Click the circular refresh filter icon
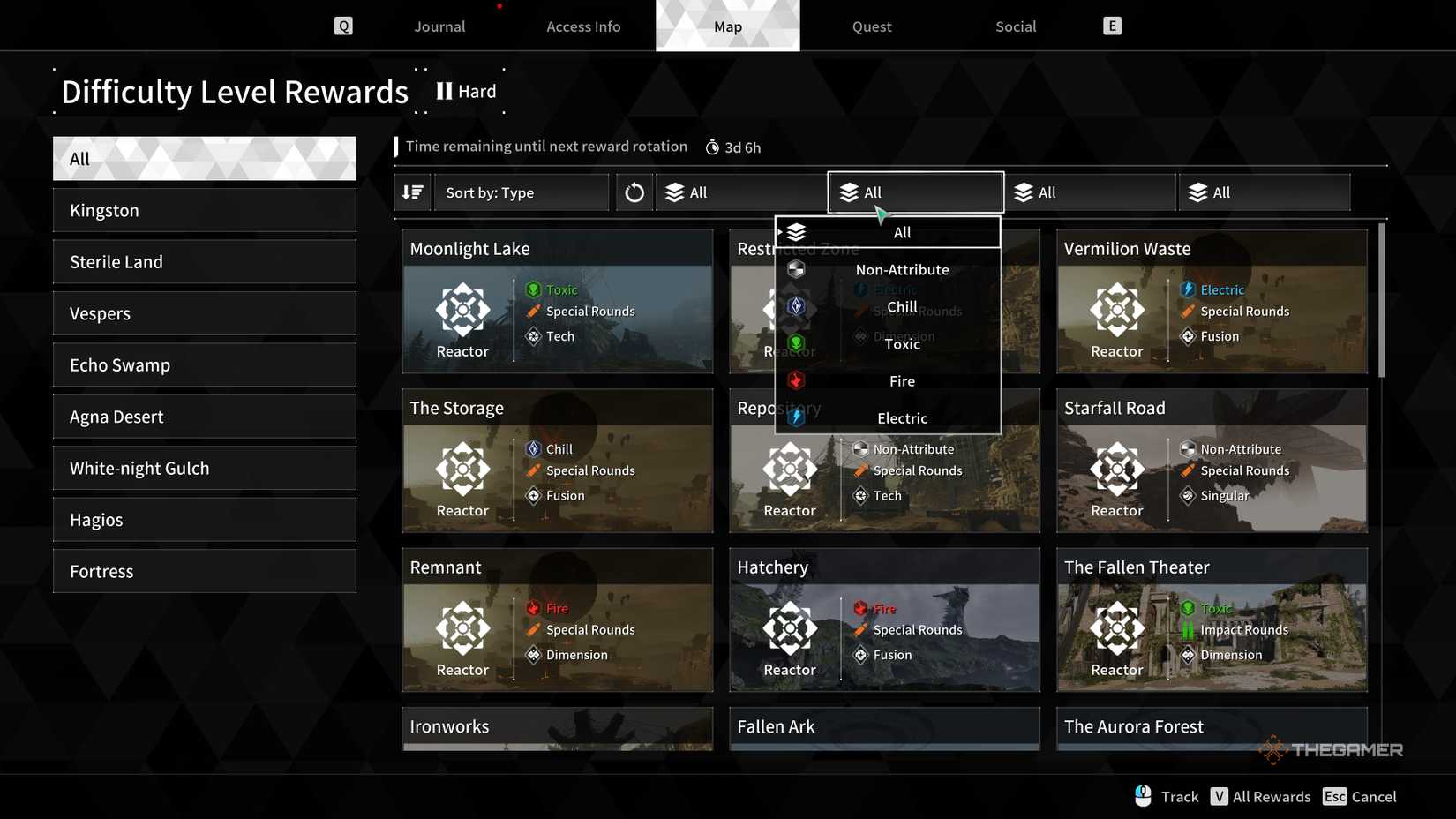Image resolution: width=1456 pixels, height=819 pixels. tap(634, 192)
